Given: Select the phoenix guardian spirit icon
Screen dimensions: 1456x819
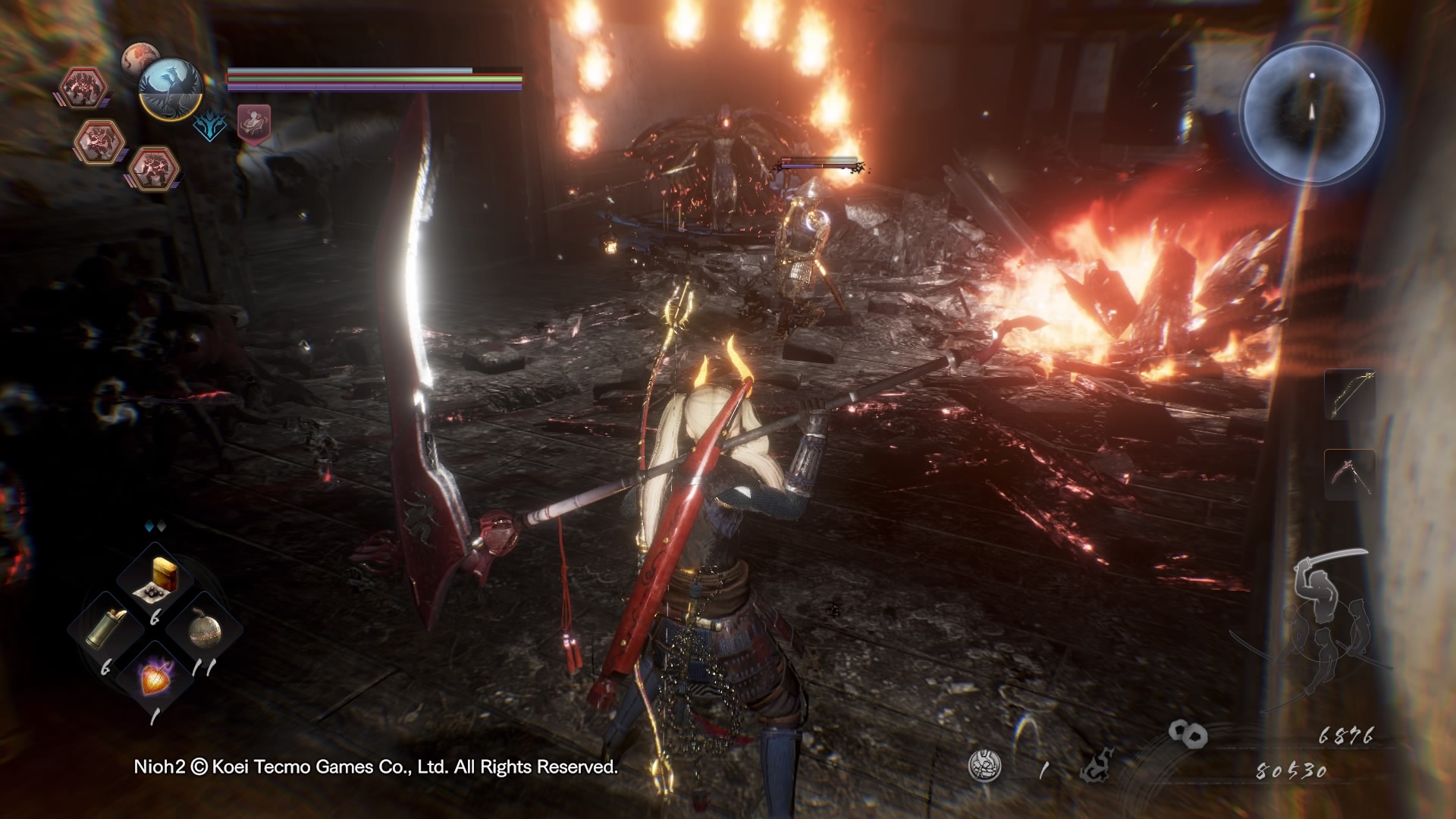Looking at the screenshot, I should coord(171,88).
